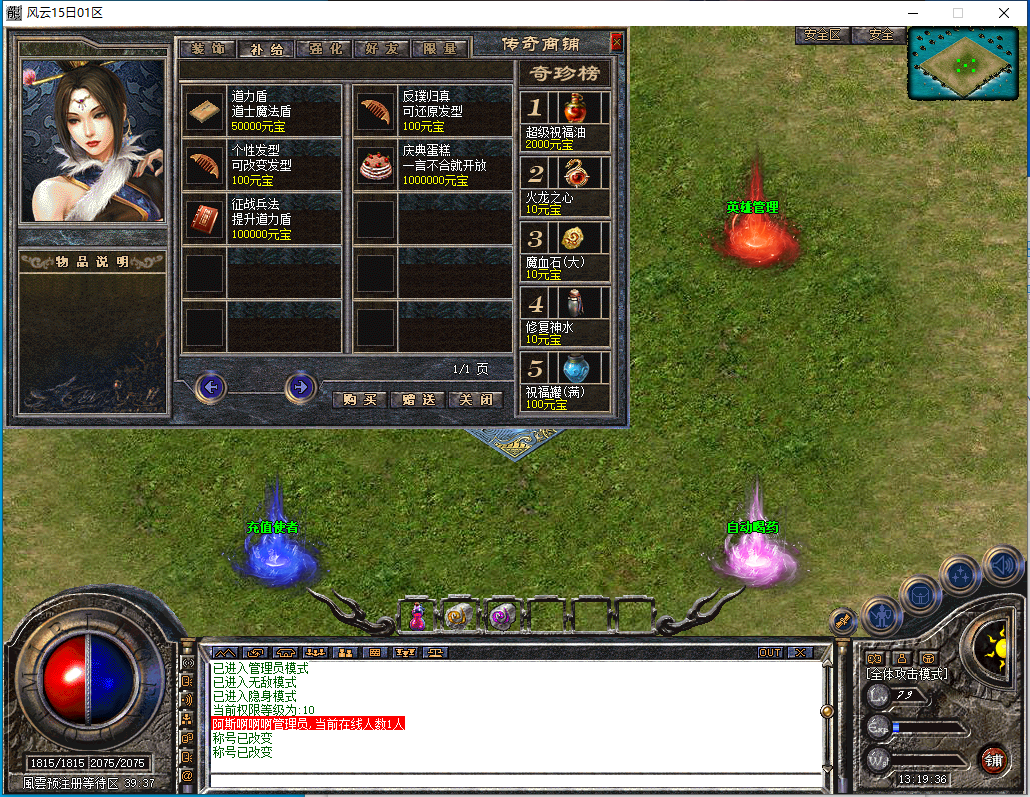
Task: Click the 购买 buy button
Action: pos(359,399)
